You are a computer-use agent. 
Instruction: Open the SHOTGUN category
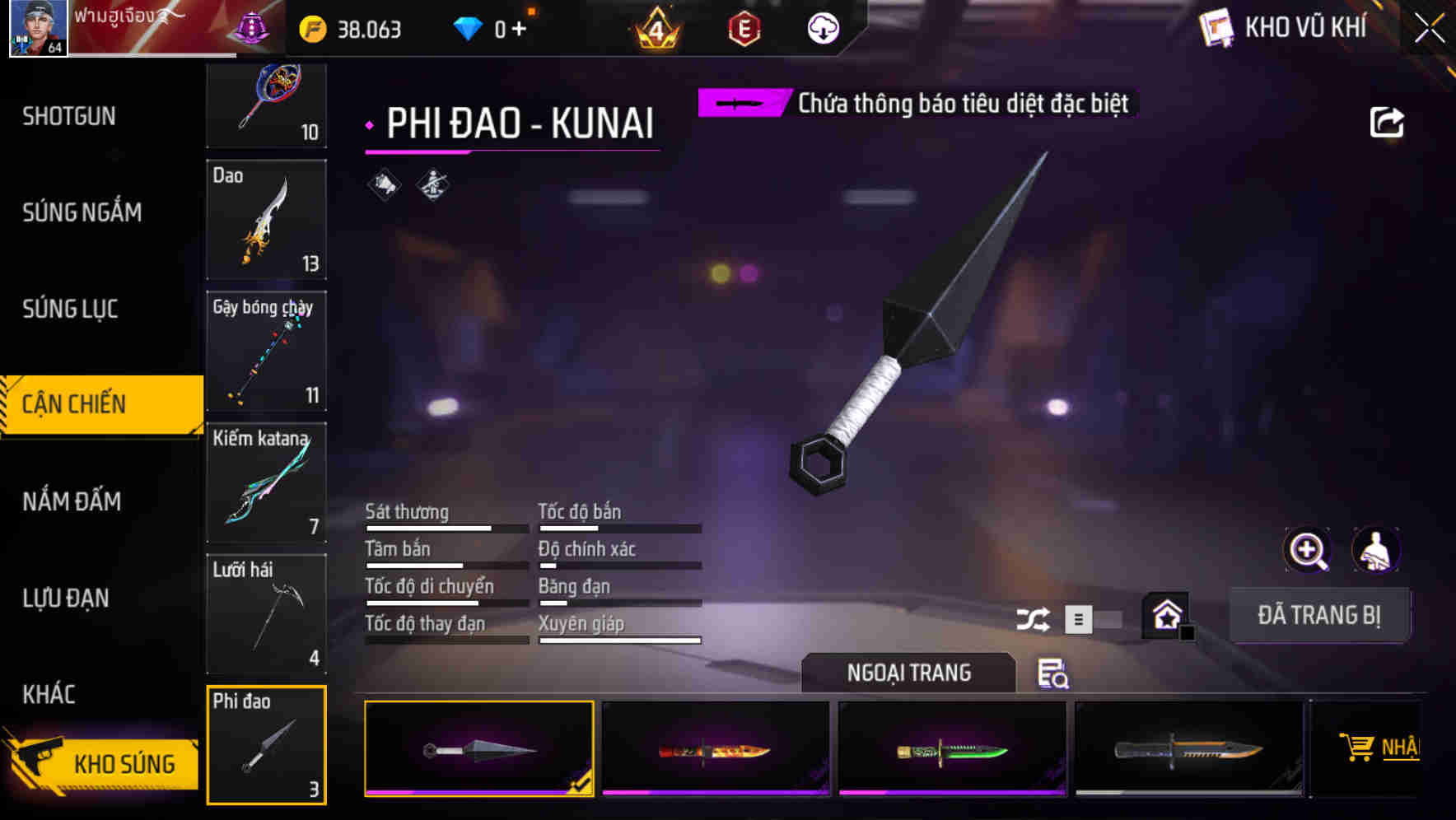pyautogui.click(x=69, y=116)
